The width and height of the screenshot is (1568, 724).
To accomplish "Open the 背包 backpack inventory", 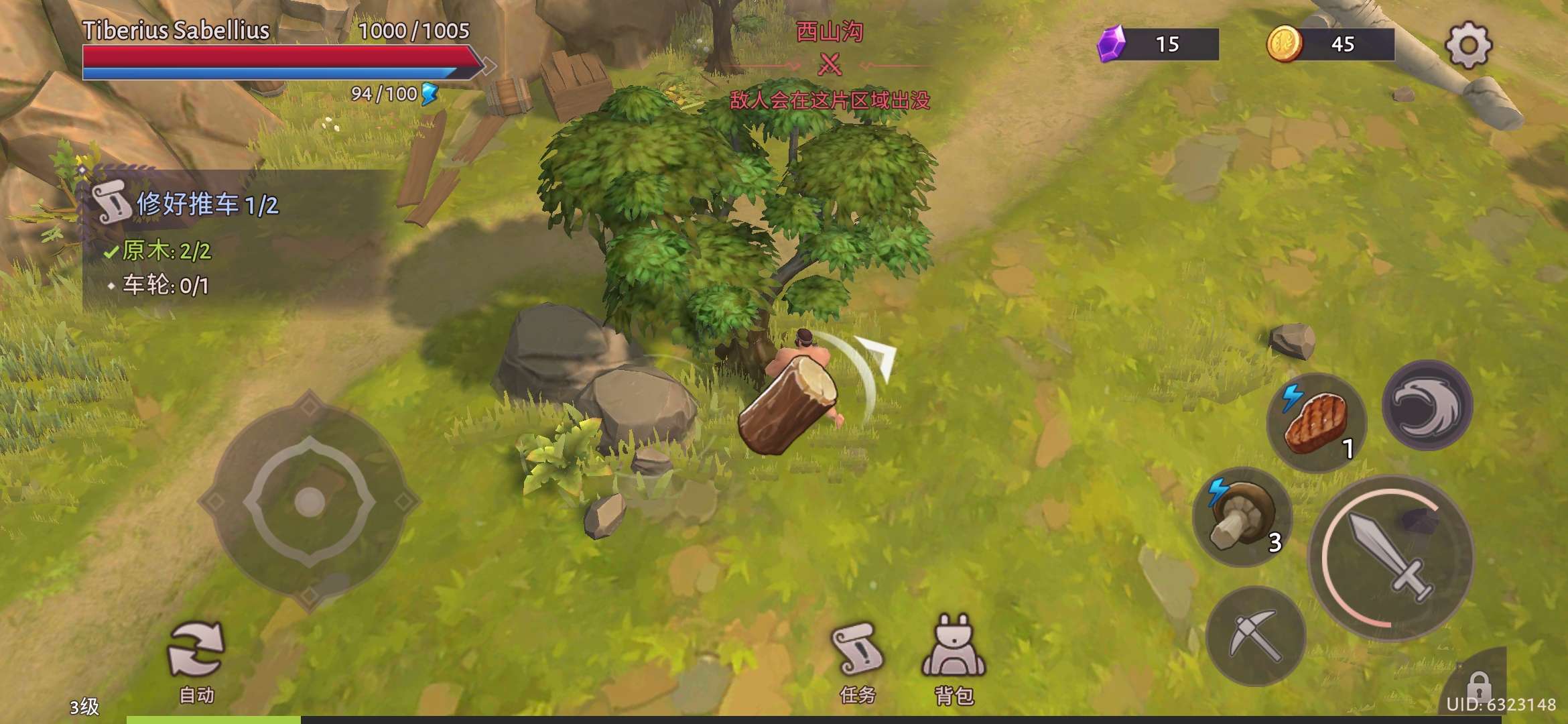I will (954, 660).
